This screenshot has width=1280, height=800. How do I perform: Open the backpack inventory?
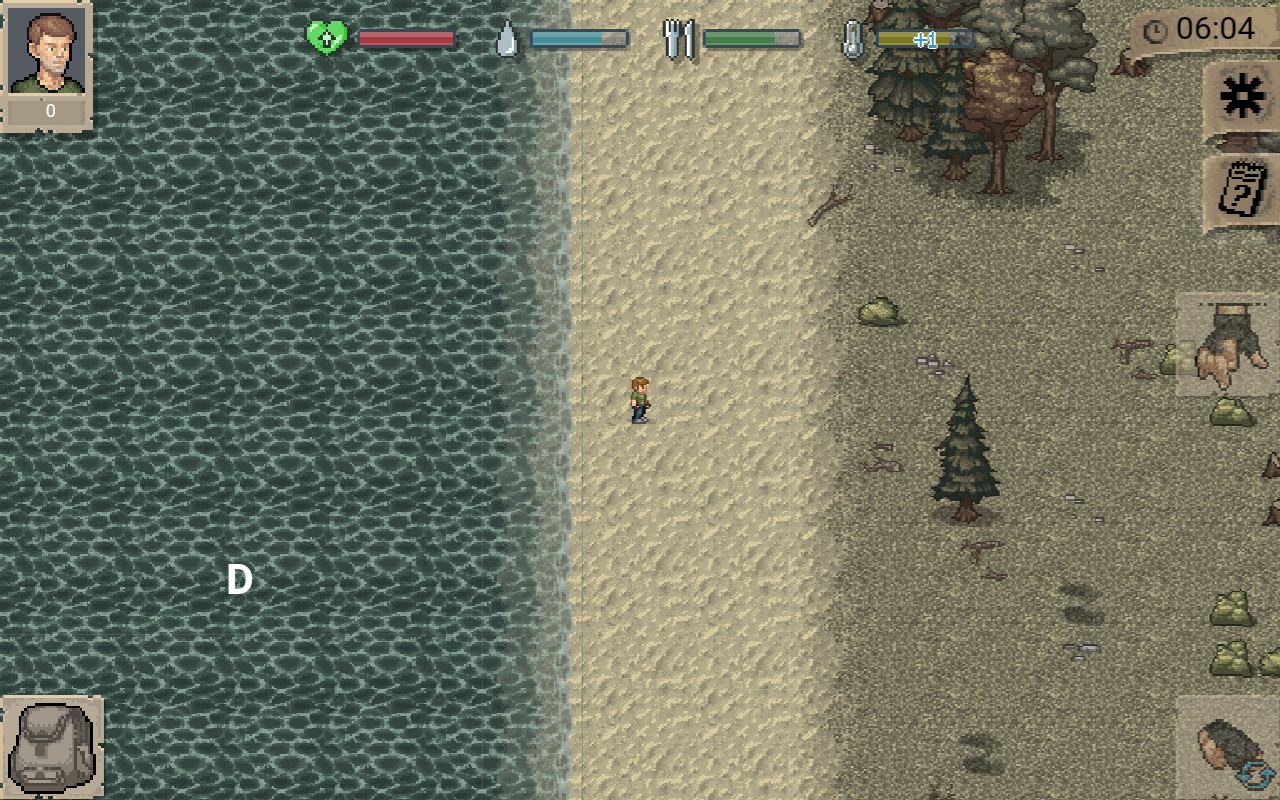(x=51, y=746)
